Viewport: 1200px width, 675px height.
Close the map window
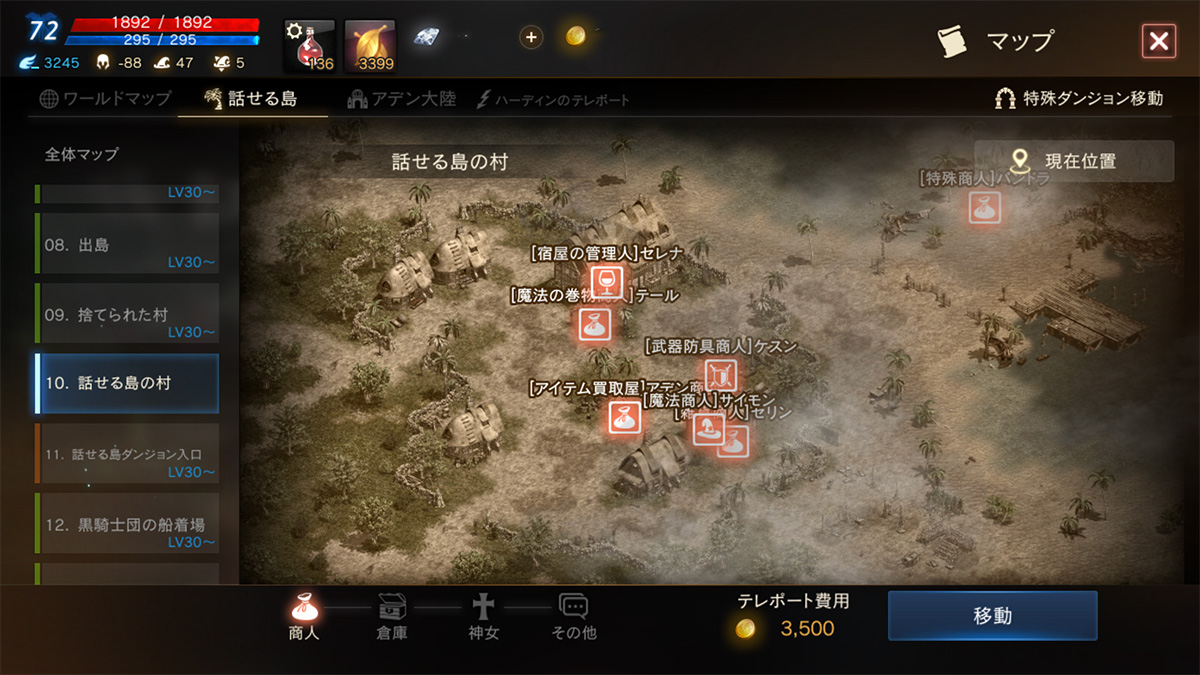pyautogui.click(x=1158, y=41)
